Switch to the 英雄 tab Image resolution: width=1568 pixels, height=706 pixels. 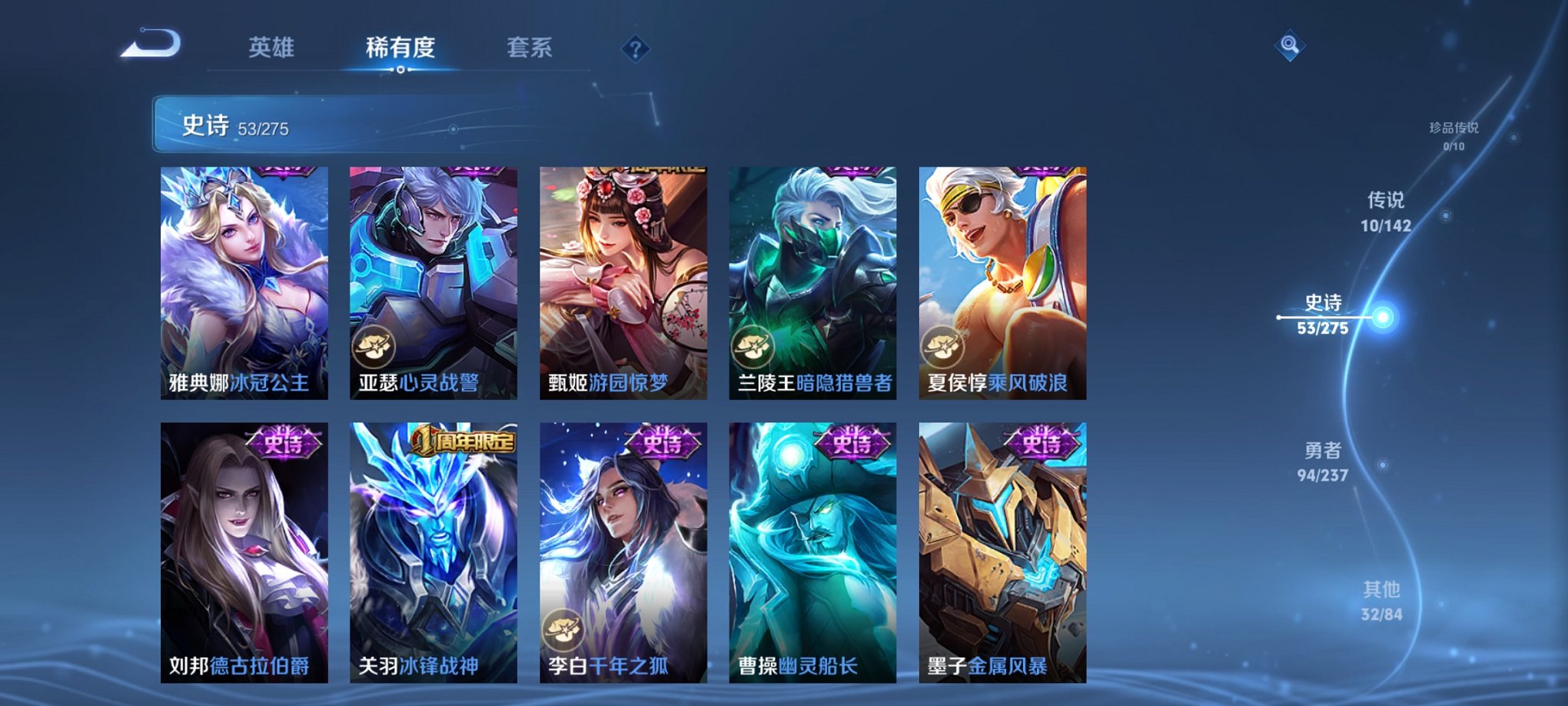coord(271,48)
